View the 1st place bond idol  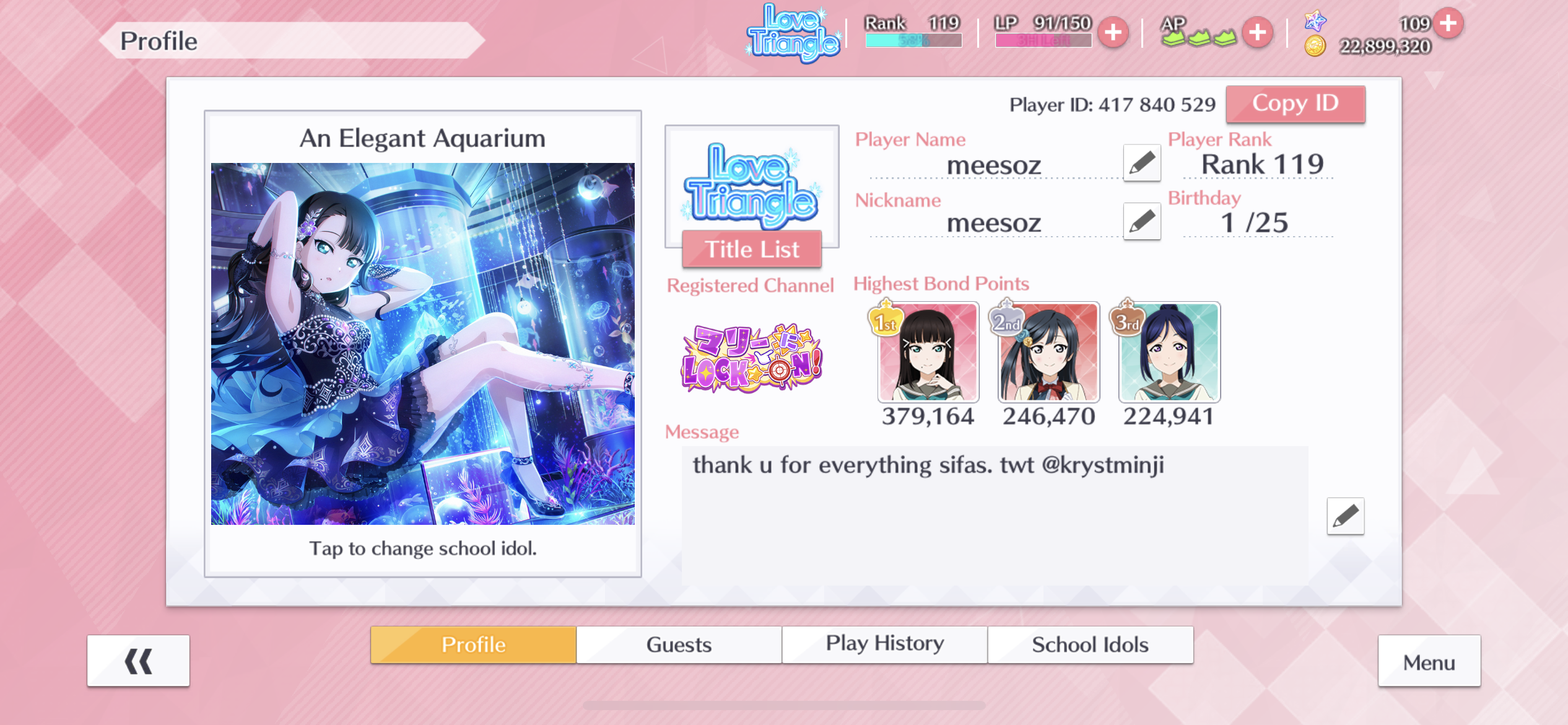pyautogui.click(x=928, y=352)
